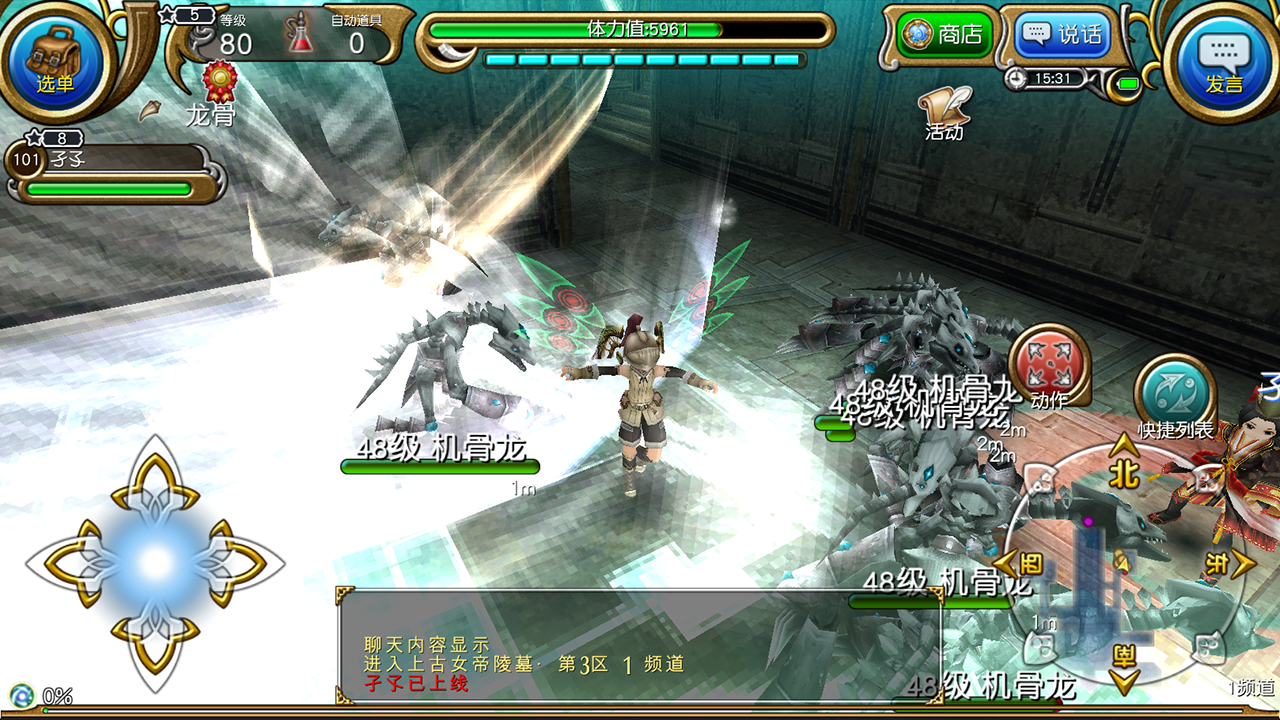Select the 1频道 channel indicator
This screenshot has height=720, width=1280.
1251,688
